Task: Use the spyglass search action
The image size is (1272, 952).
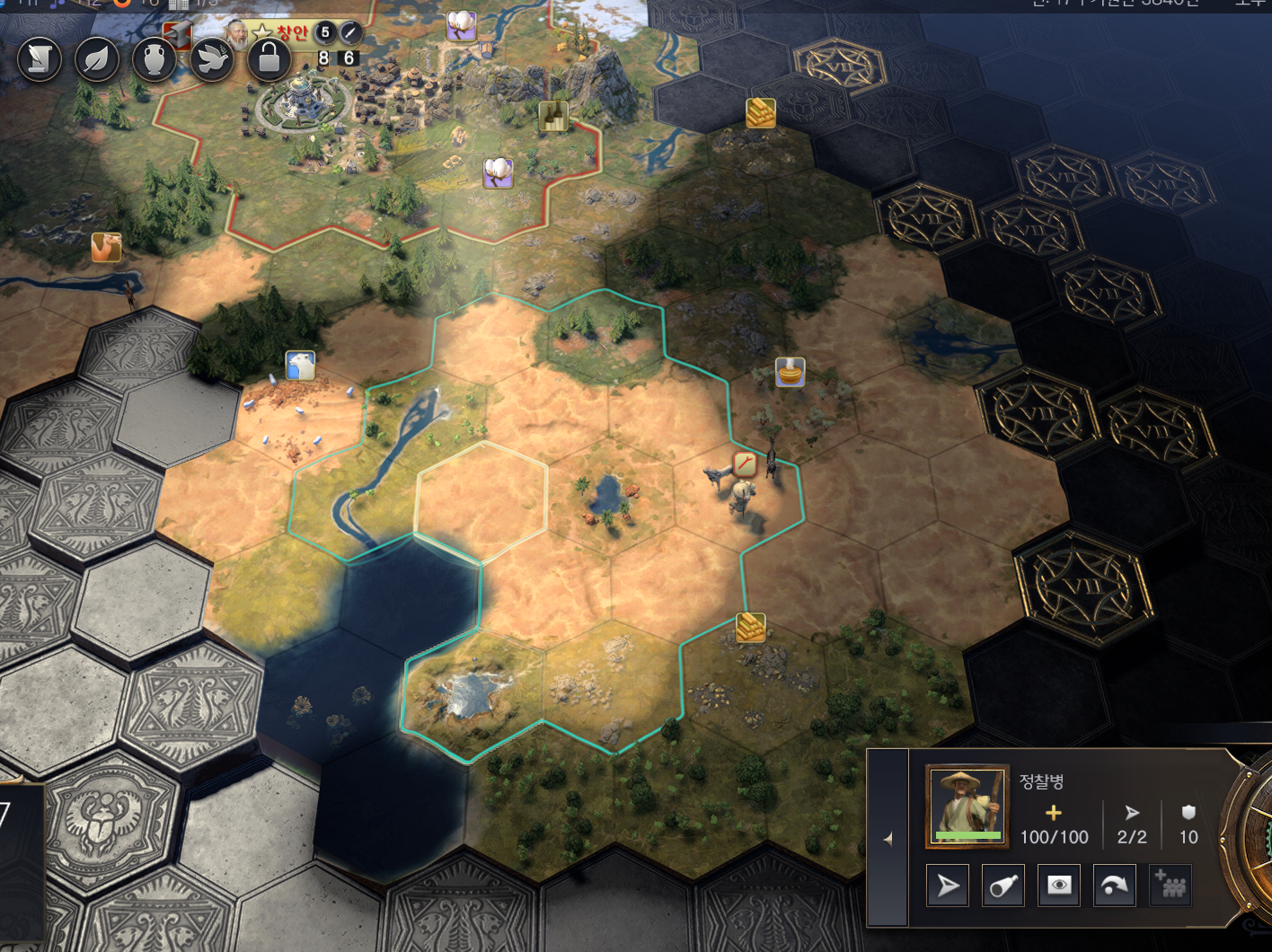Action: [1003, 886]
